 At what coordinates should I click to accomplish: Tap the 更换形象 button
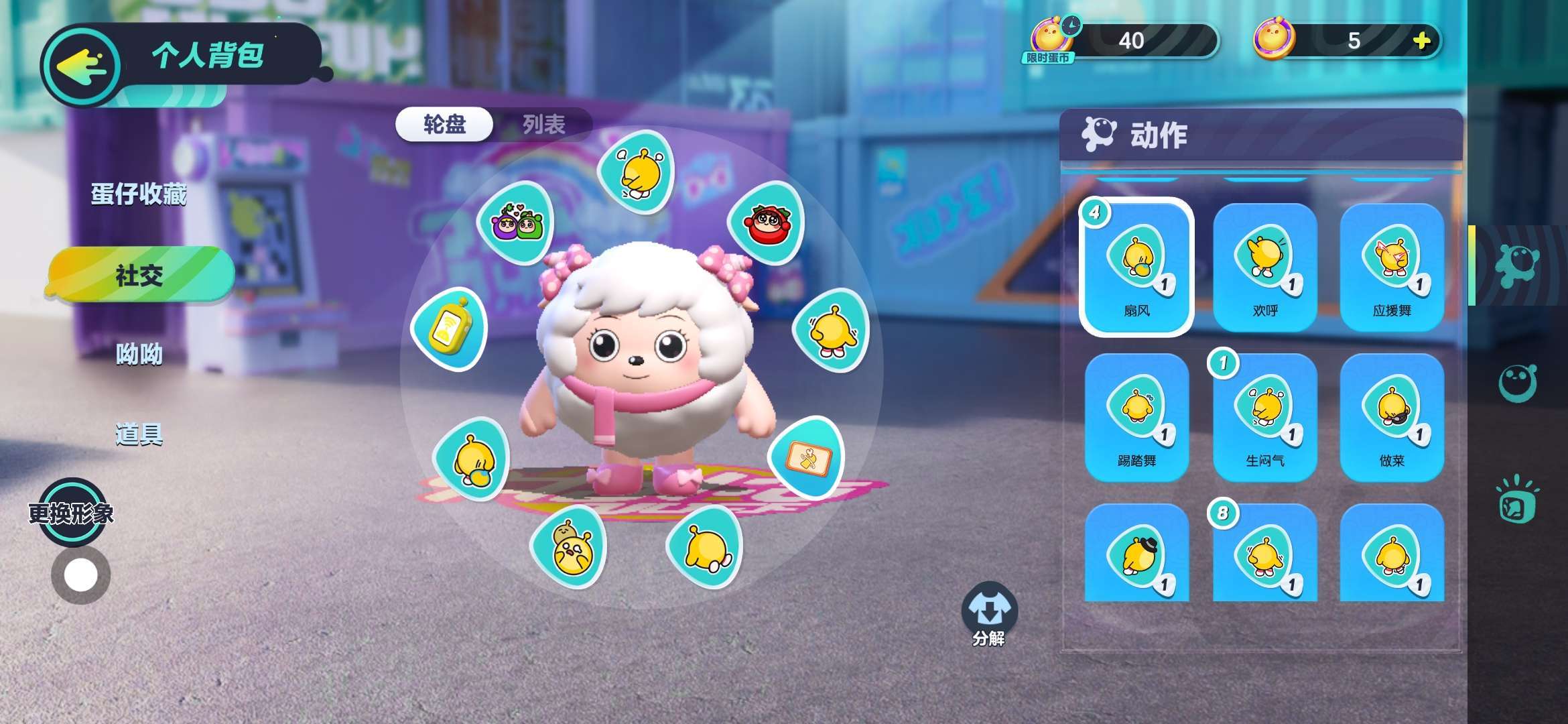pos(71,513)
